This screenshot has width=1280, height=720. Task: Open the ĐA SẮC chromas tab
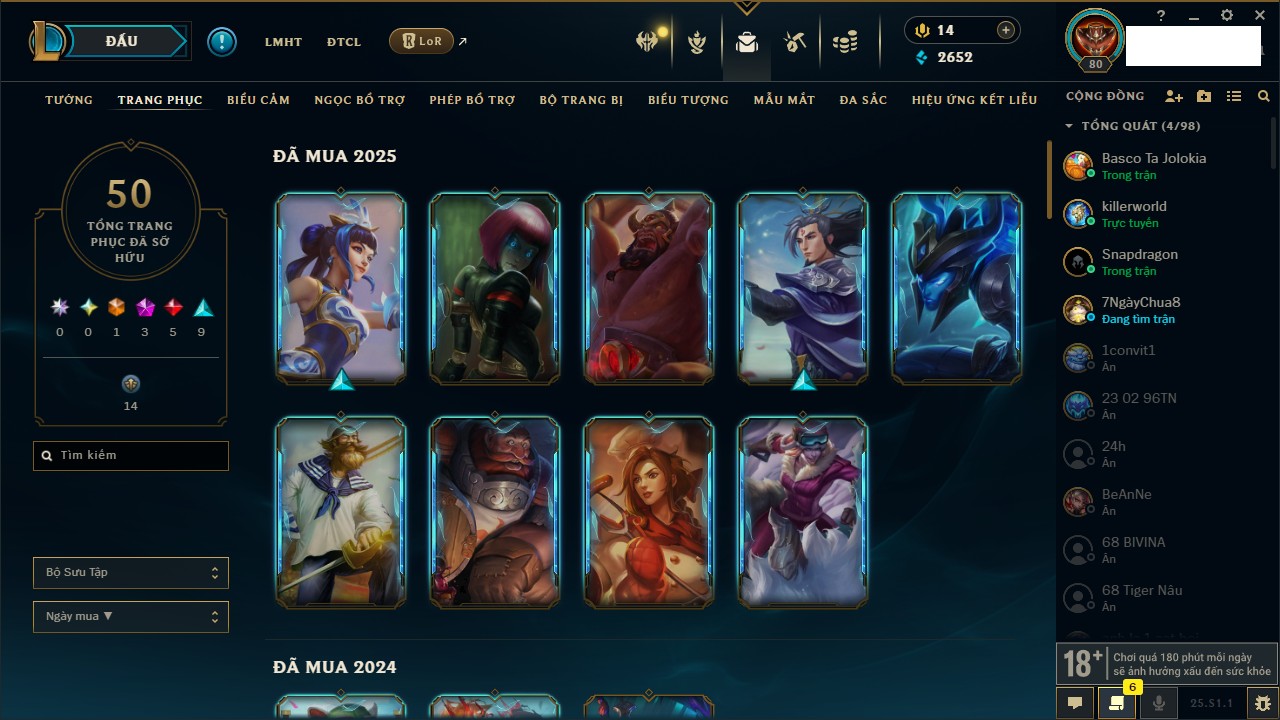point(863,100)
